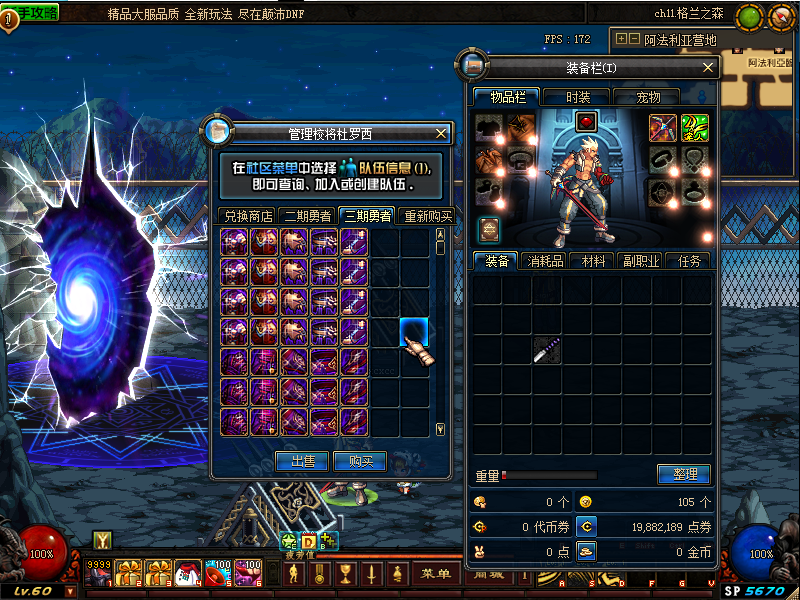The width and height of the screenshot is (800, 600).
Task: Select the 重新购买 buyback tab
Action: coord(427,216)
